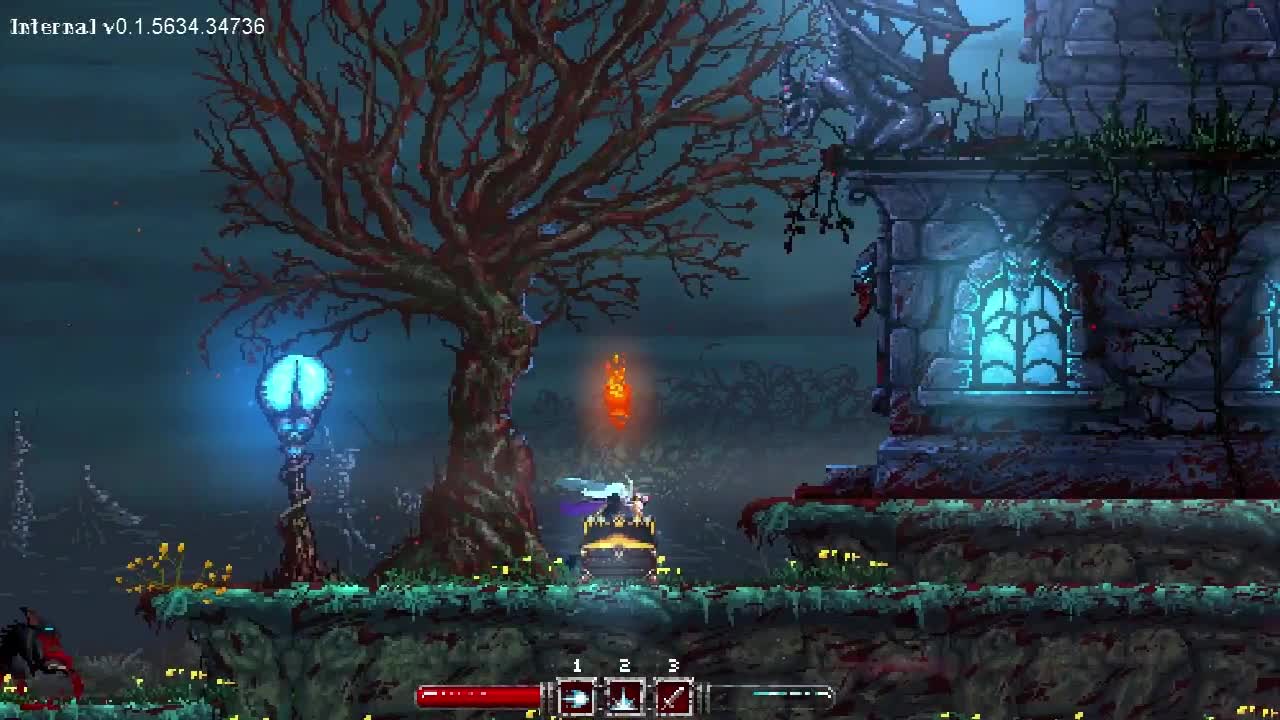
Task: Click the floating torch flame
Action: click(616, 390)
